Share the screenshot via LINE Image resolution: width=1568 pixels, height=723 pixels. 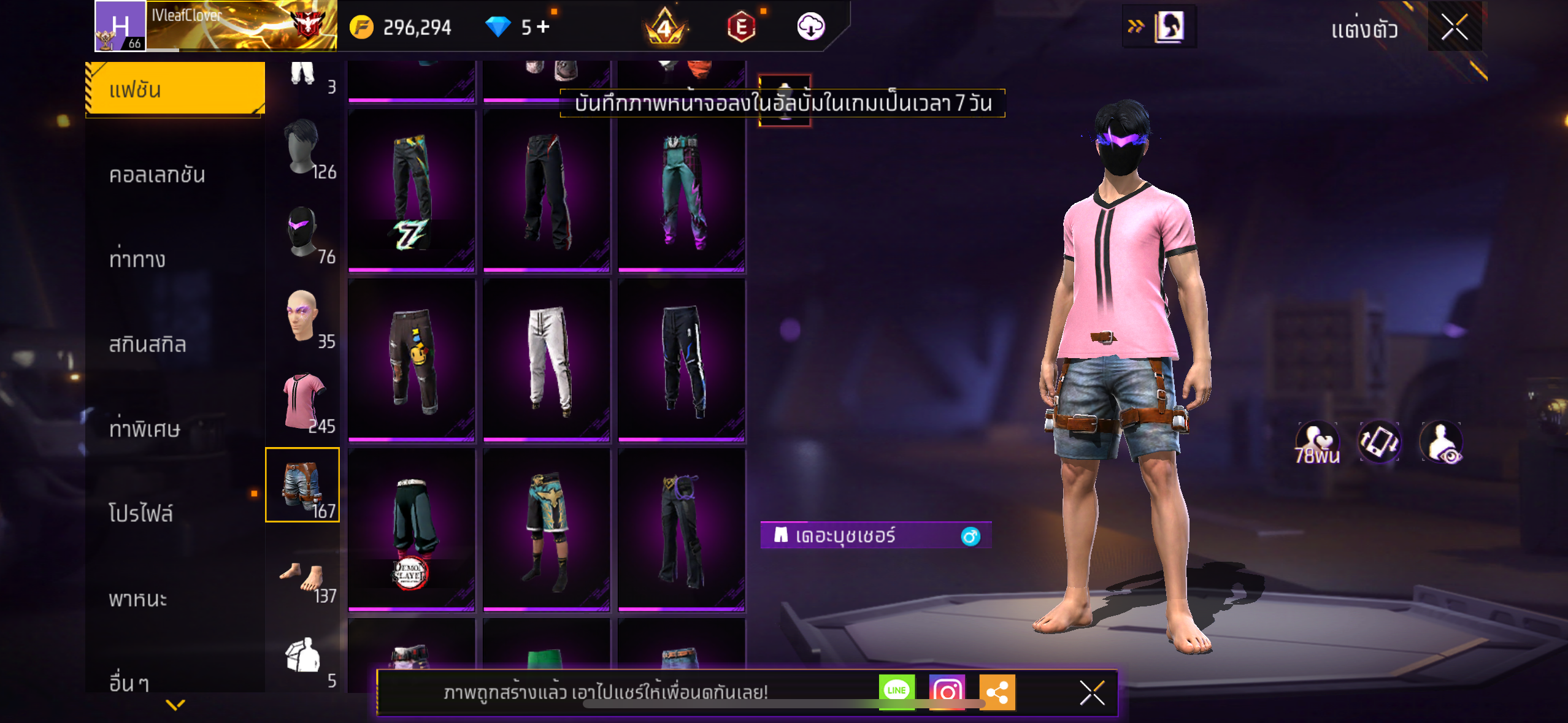click(896, 691)
